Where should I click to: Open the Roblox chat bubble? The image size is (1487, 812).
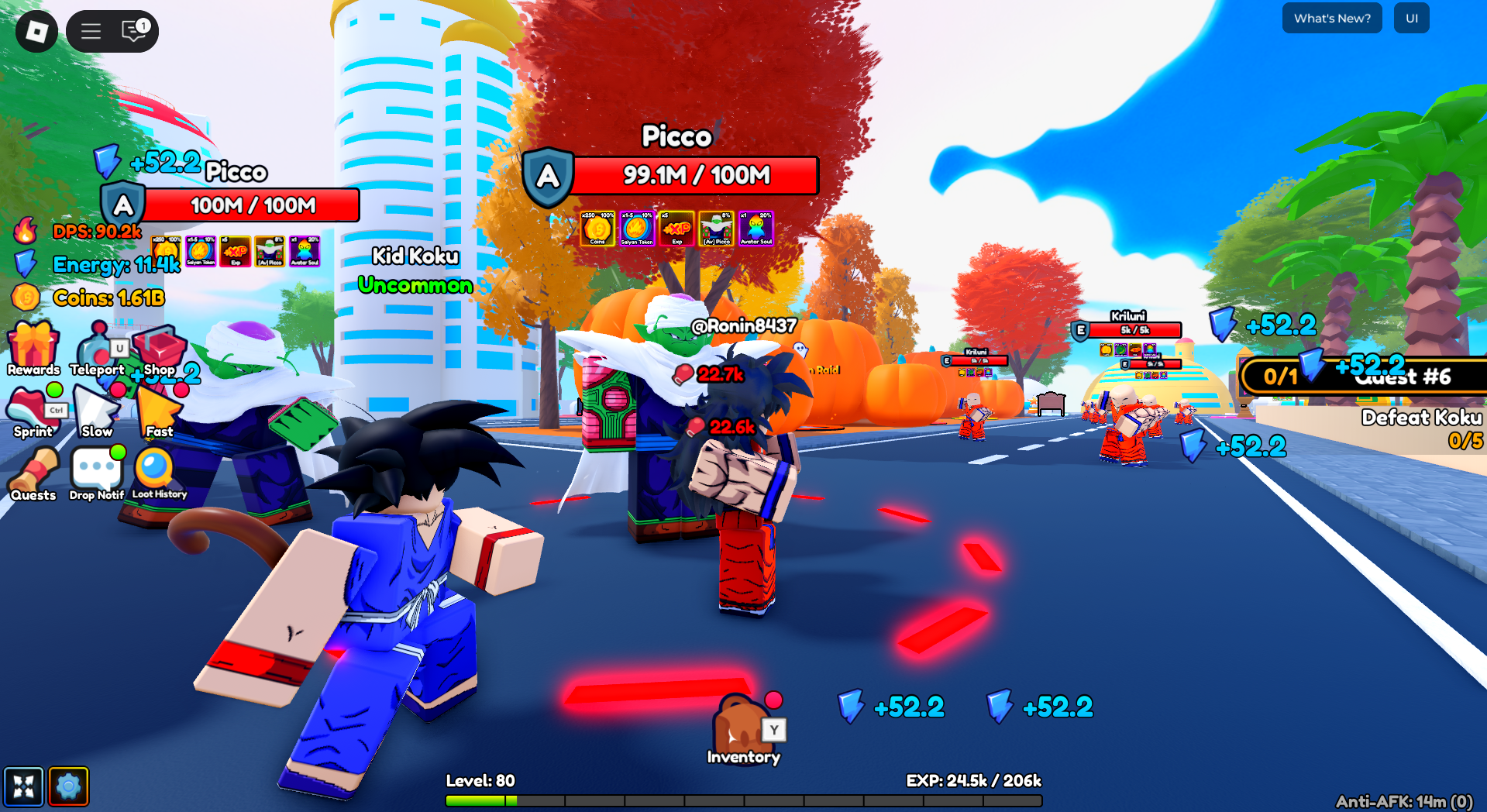click(x=130, y=31)
